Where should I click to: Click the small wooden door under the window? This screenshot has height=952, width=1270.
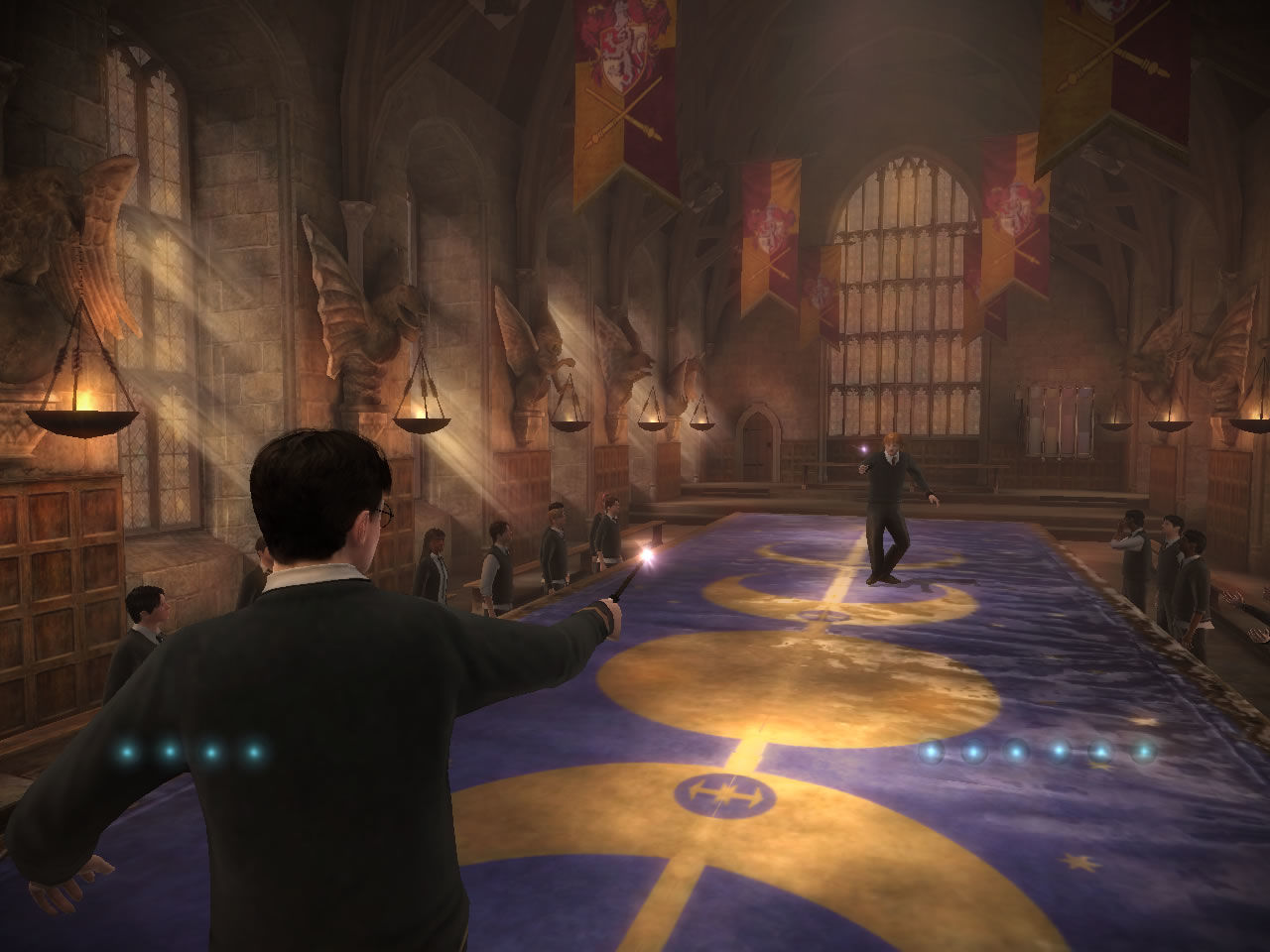click(x=759, y=441)
